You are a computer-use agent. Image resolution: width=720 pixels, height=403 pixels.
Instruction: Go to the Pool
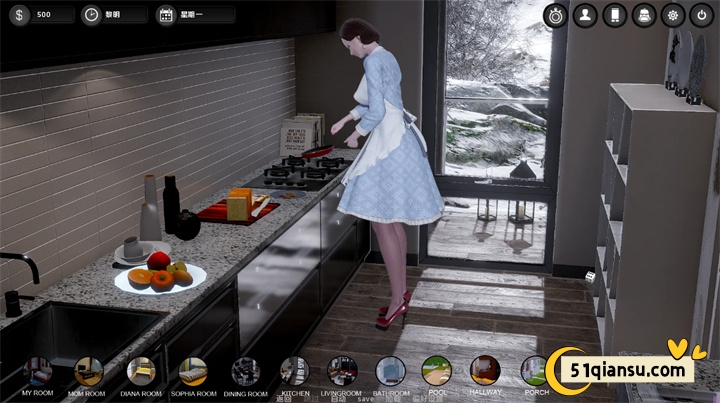[437, 371]
